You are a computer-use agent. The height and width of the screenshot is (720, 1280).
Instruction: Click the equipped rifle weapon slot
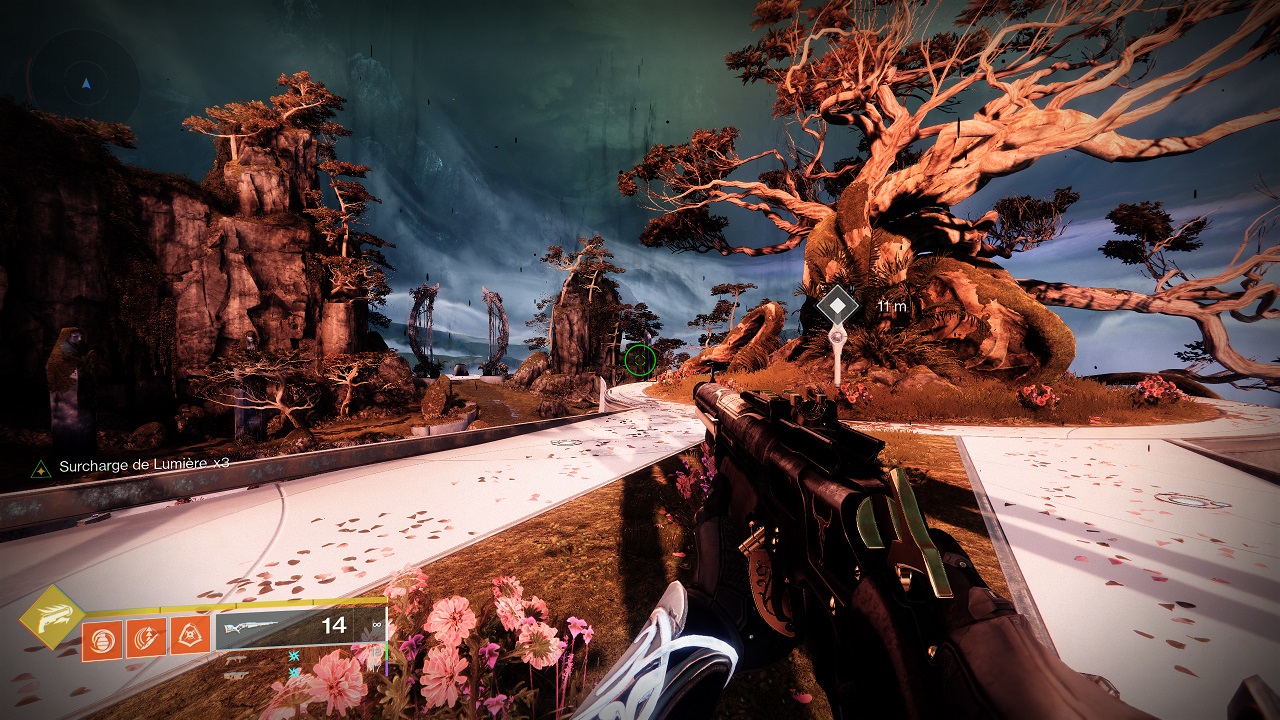[x=300, y=627]
